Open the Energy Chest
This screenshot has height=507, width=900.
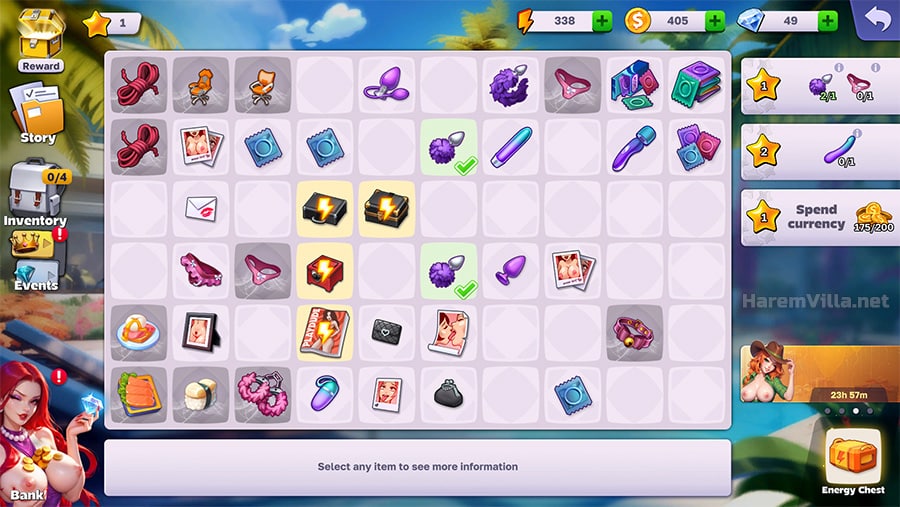852,460
